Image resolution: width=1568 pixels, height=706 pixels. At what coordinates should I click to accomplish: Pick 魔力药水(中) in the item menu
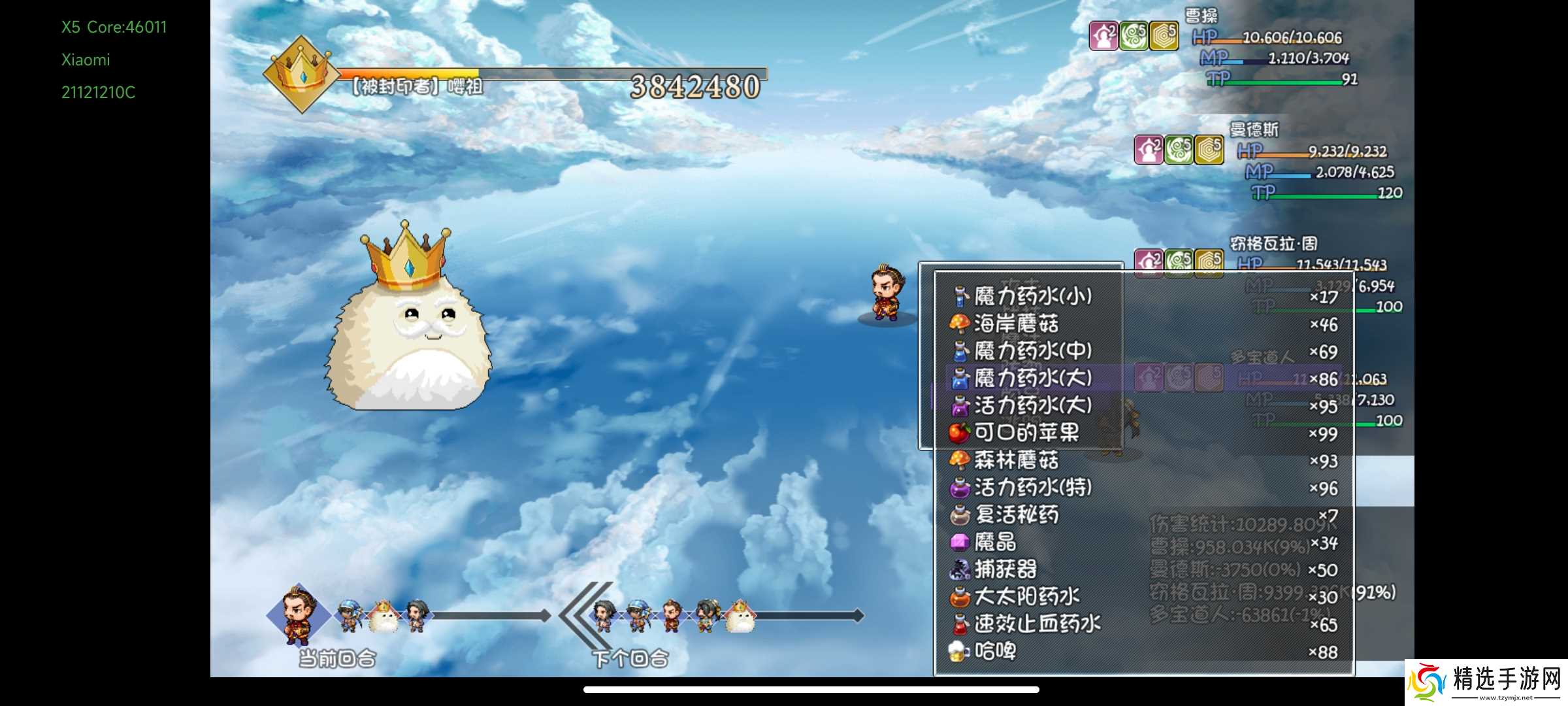click(x=1032, y=351)
